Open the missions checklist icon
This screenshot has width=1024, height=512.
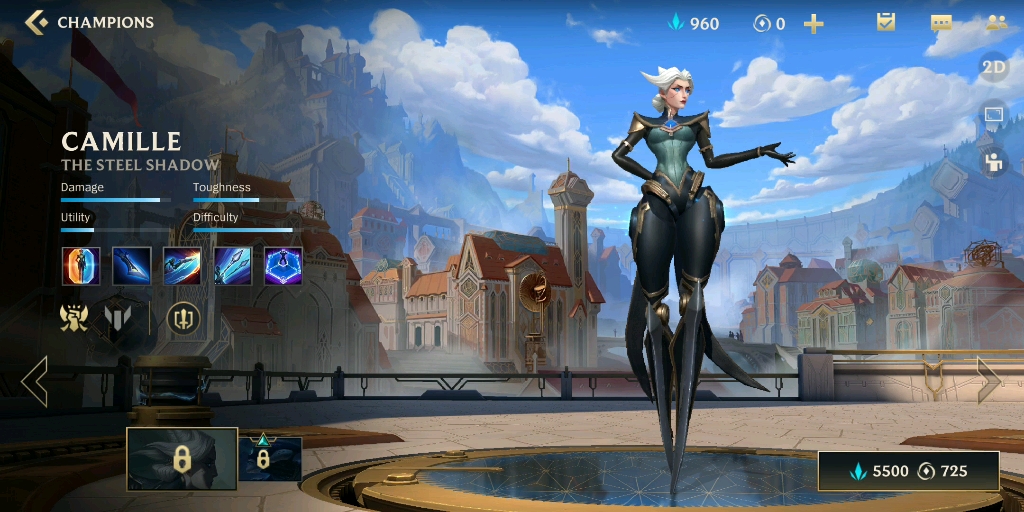coord(885,22)
